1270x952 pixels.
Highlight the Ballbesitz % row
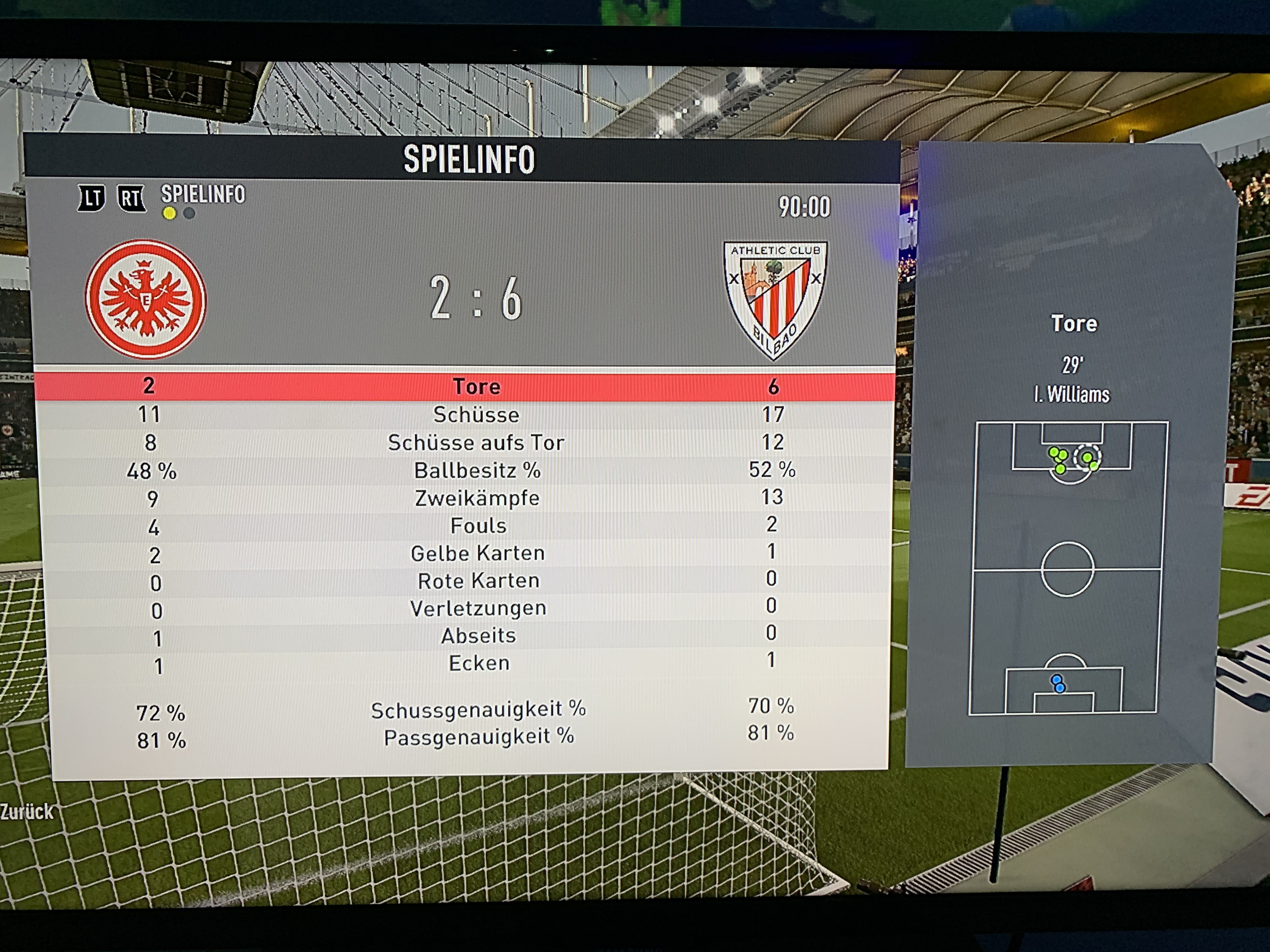(477, 471)
